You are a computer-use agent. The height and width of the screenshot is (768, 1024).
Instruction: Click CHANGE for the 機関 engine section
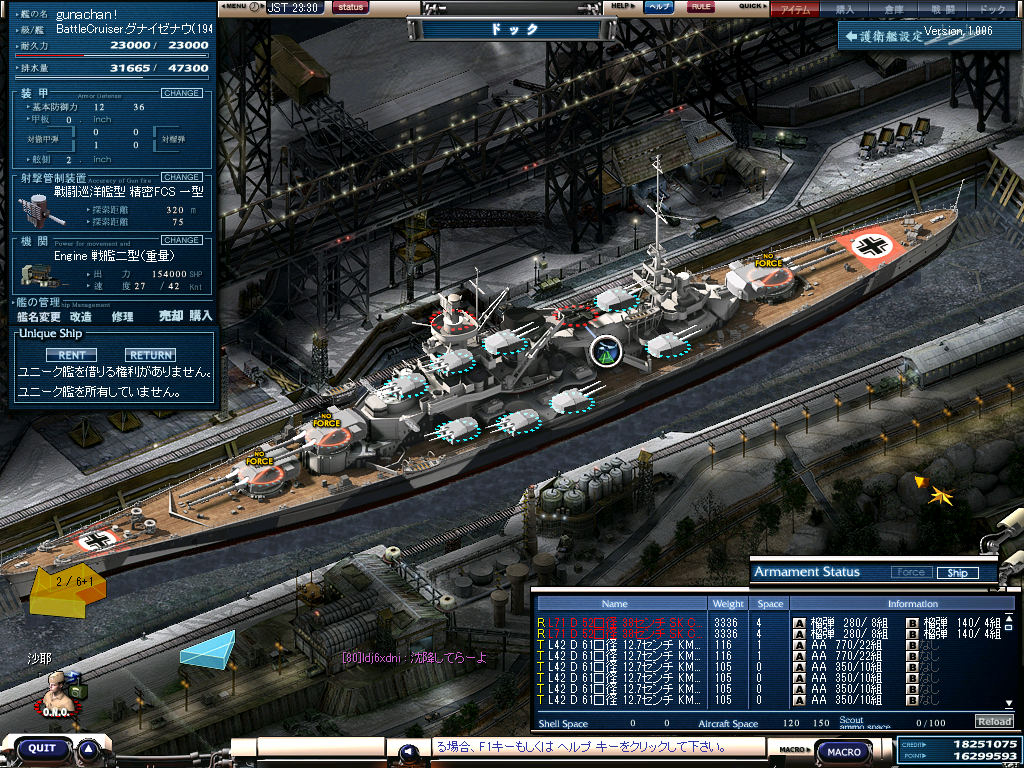click(x=182, y=240)
